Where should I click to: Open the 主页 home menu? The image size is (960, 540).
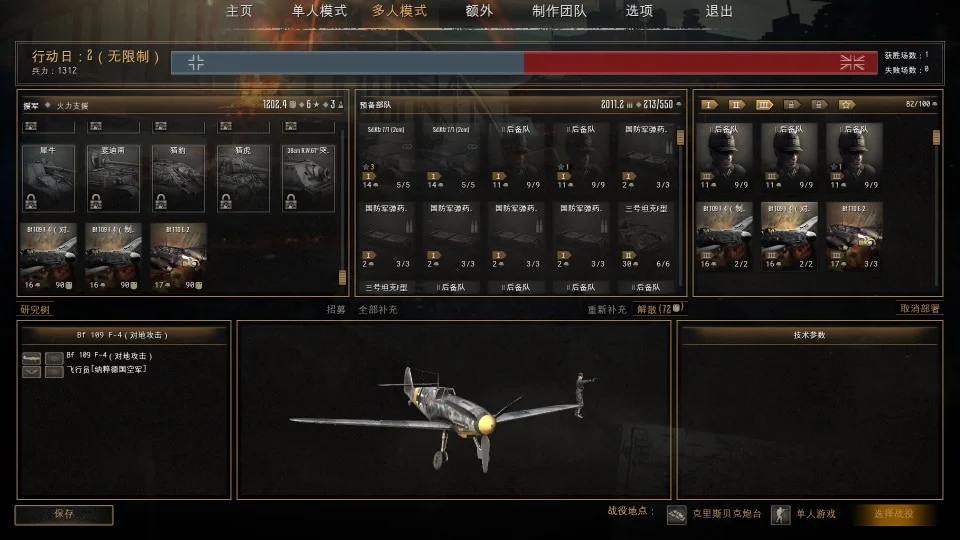(x=239, y=11)
